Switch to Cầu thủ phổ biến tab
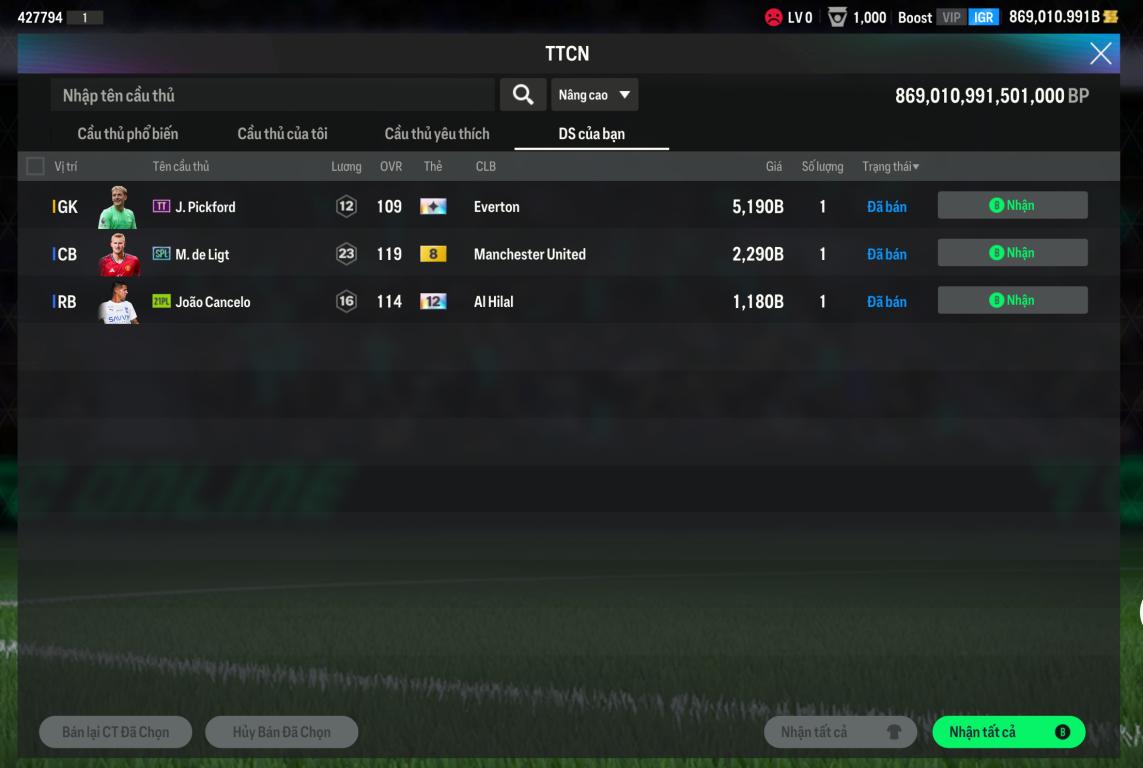Viewport: 1143px width, 768px height. (128, 134)
